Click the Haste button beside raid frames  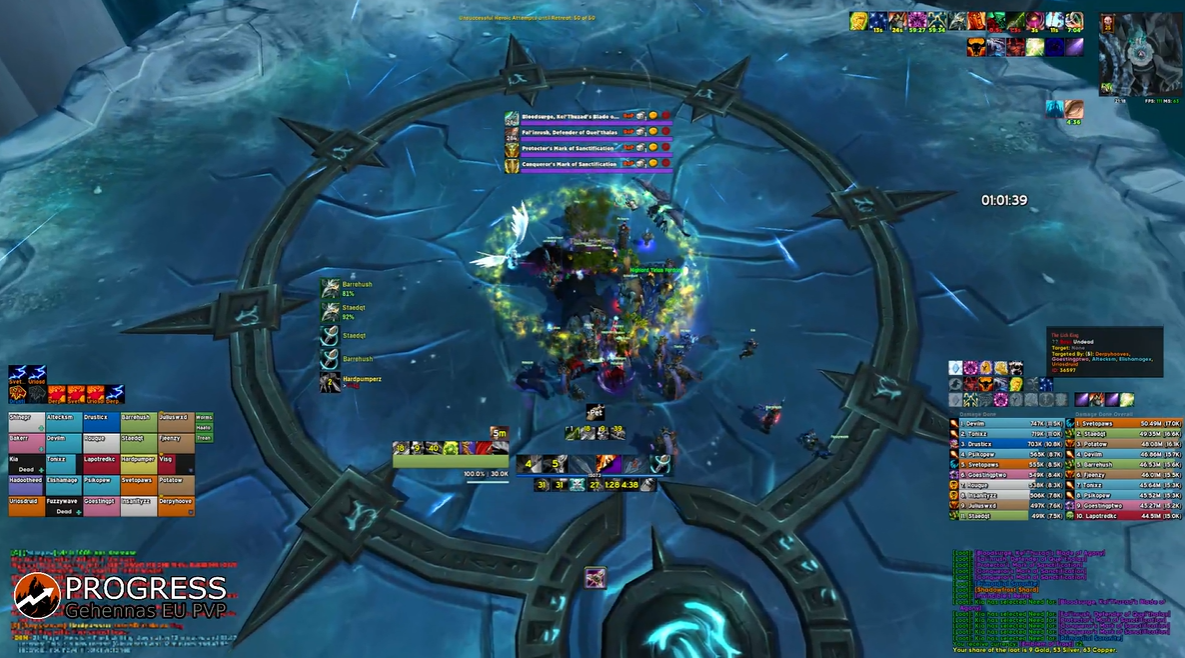pos(204,427)
